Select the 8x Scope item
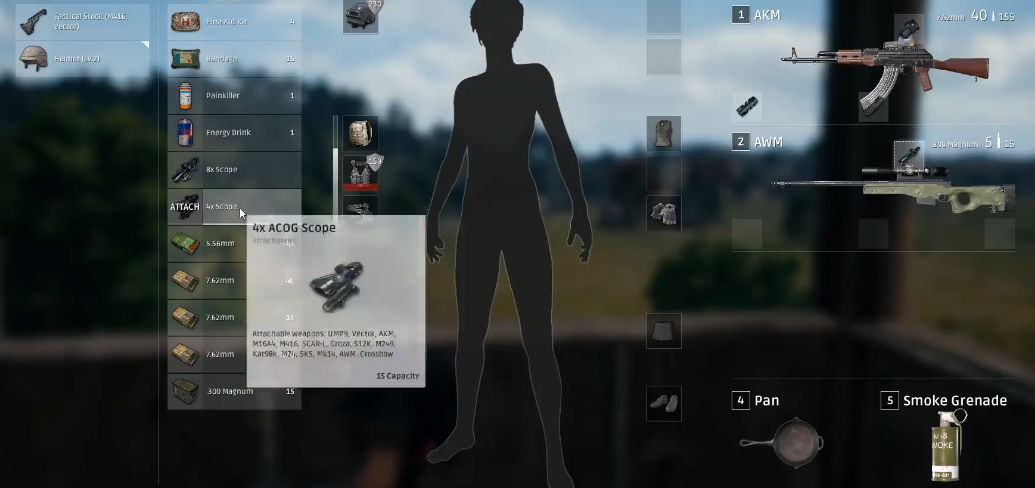 (234, 170)
